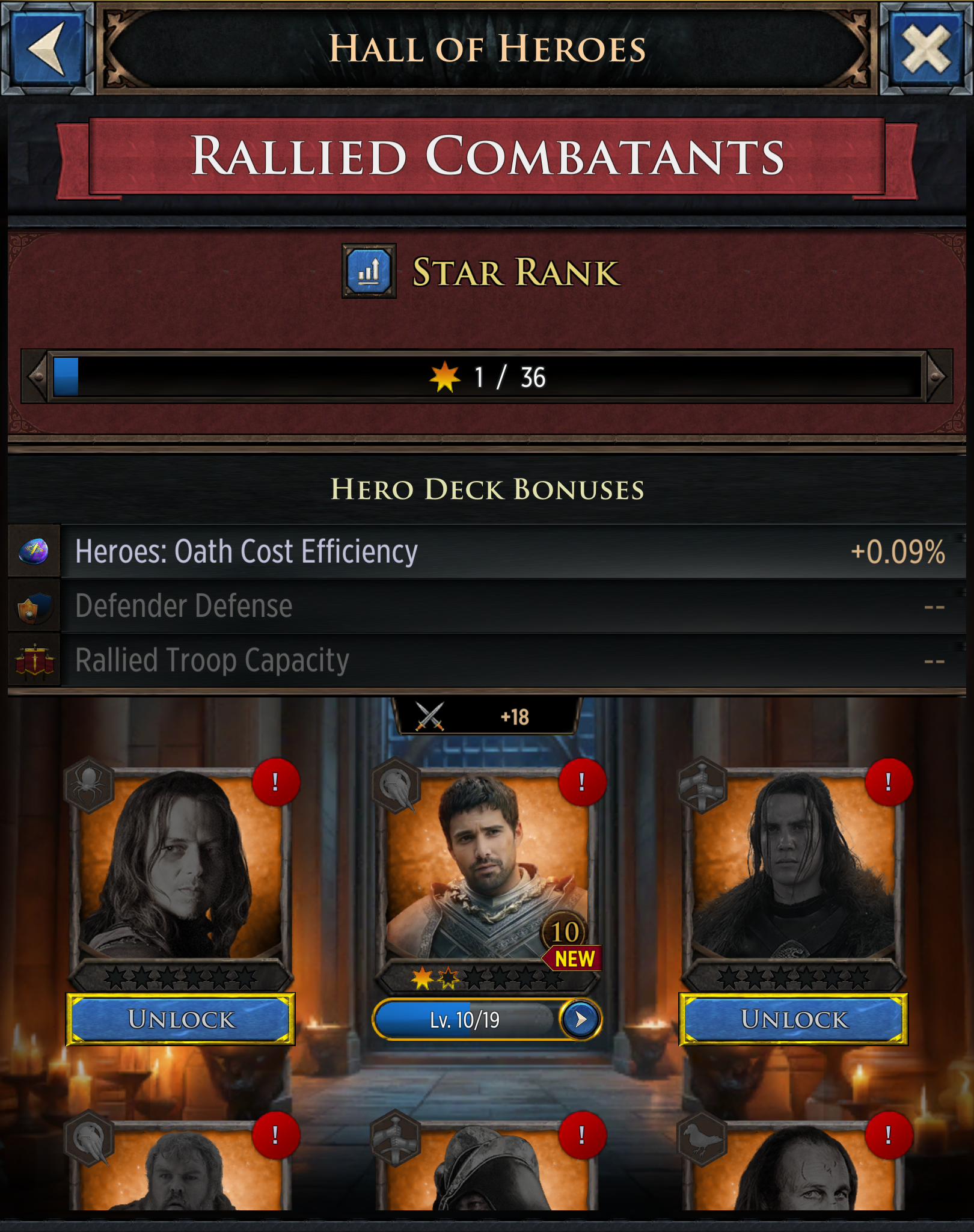Click the crossed swords +18 badge

[486, 717]
